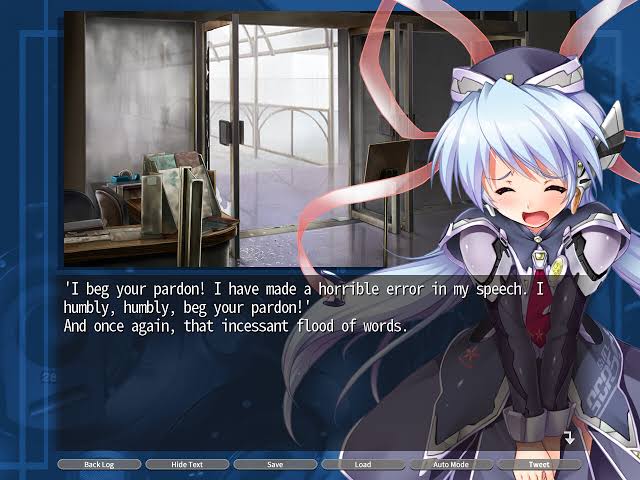Open the Back Log
This screenshot has width=640, height=480.
[98, 465]
